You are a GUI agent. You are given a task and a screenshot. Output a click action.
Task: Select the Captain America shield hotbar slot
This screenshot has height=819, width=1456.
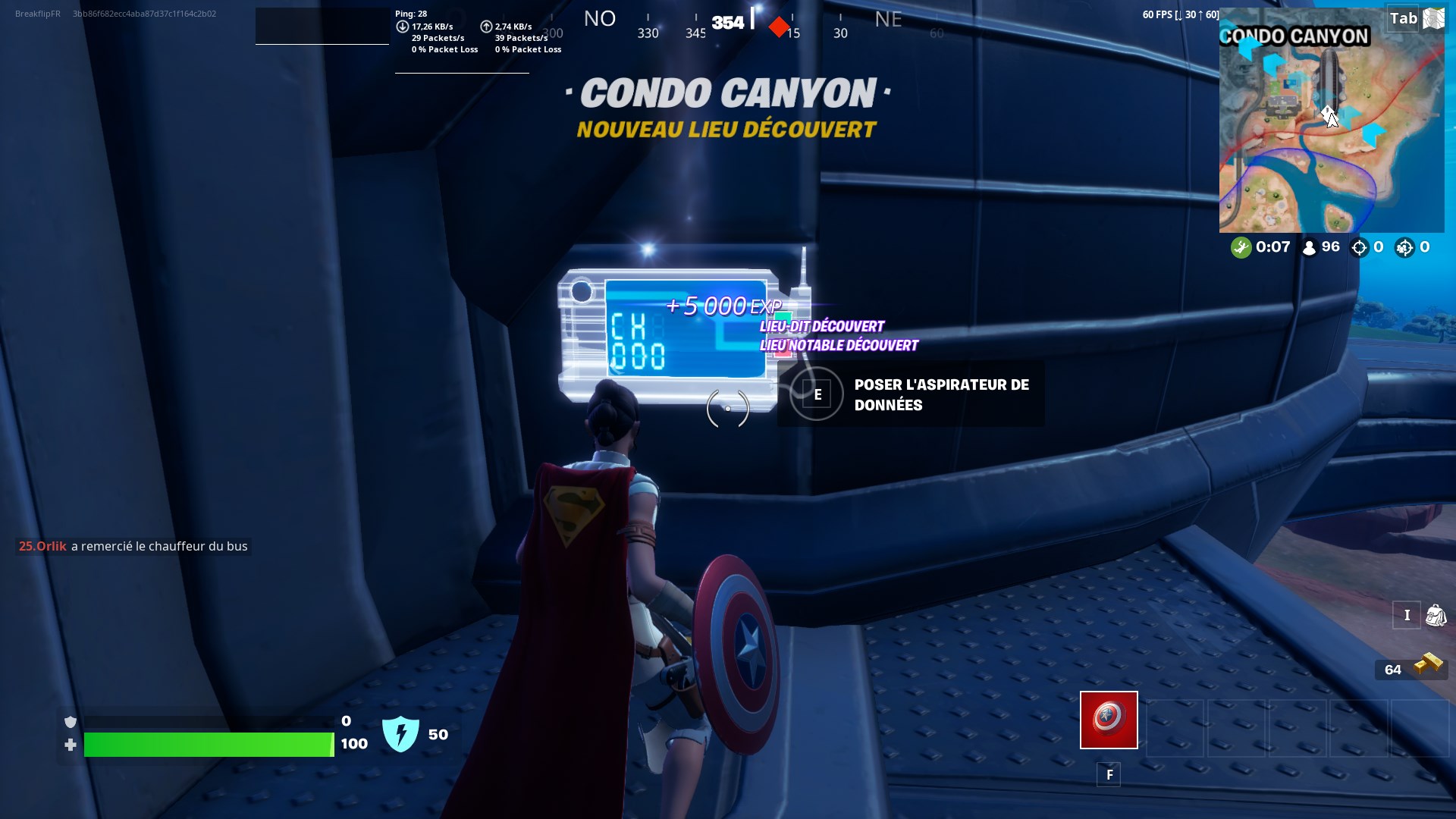click(1108, 720)
